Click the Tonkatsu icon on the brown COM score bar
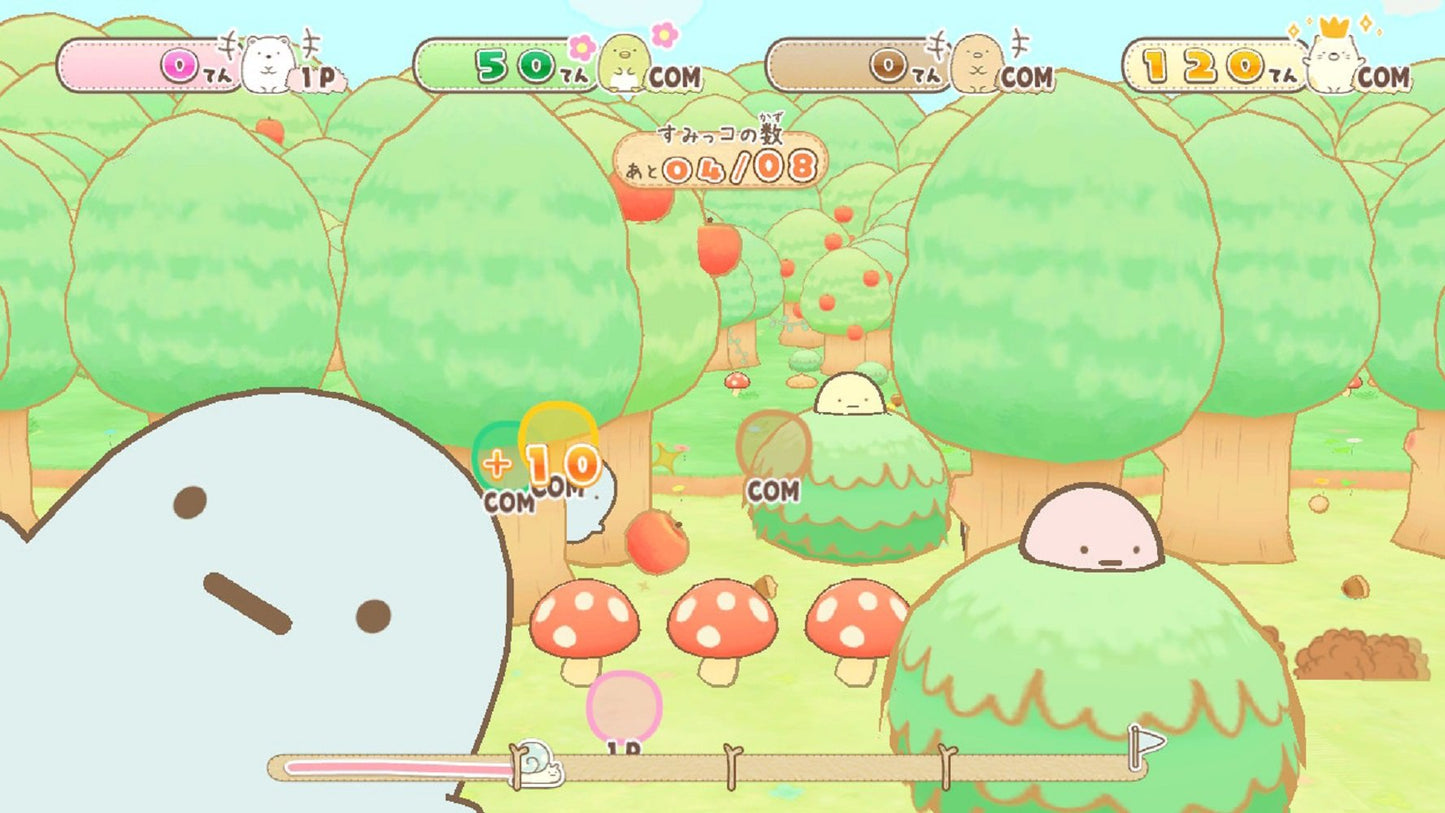The width and height of the screenshot is (1445, 813). (975, 65)
